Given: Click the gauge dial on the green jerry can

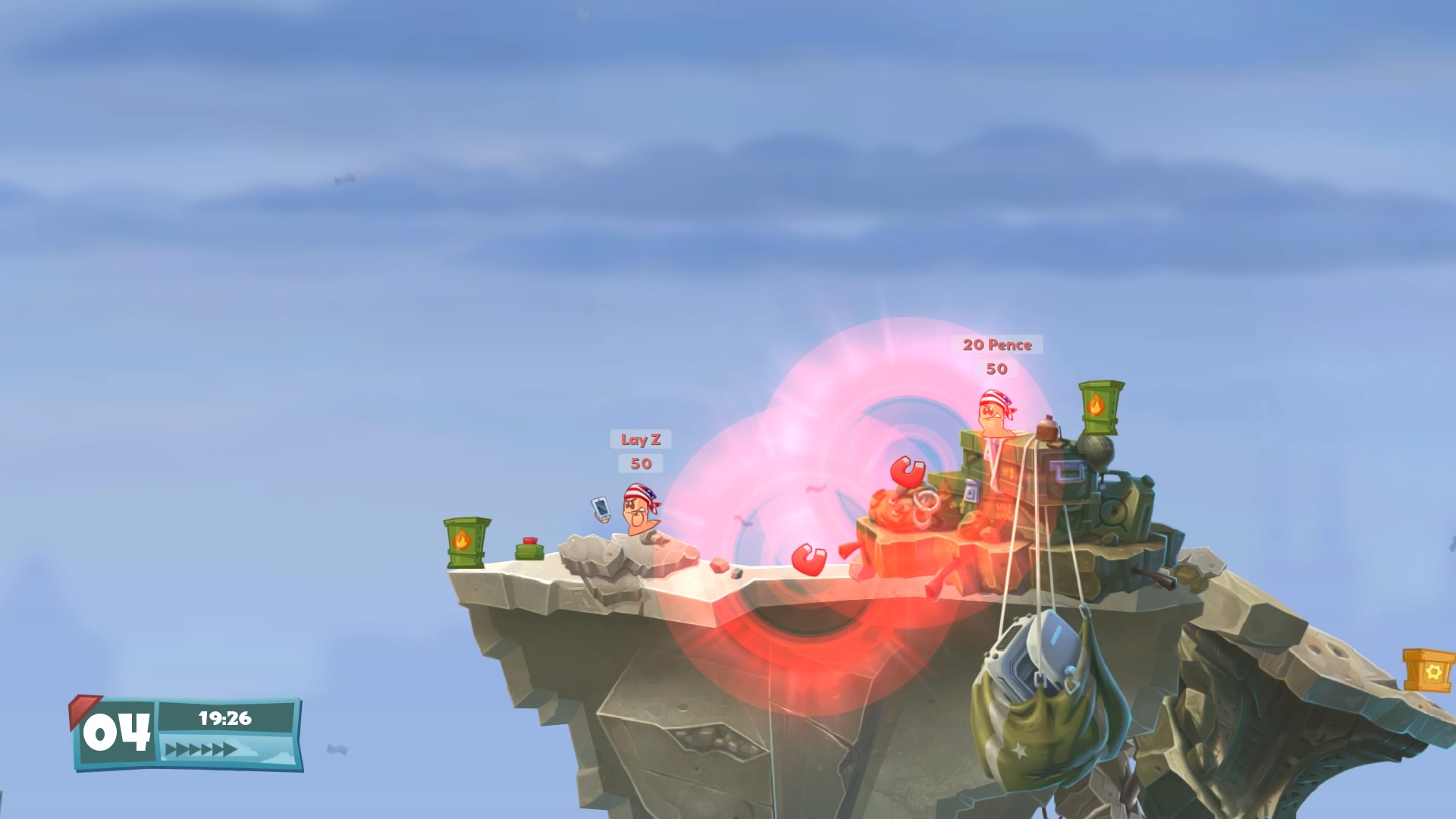Looking at the screenshot, I should pos(1113,510).
